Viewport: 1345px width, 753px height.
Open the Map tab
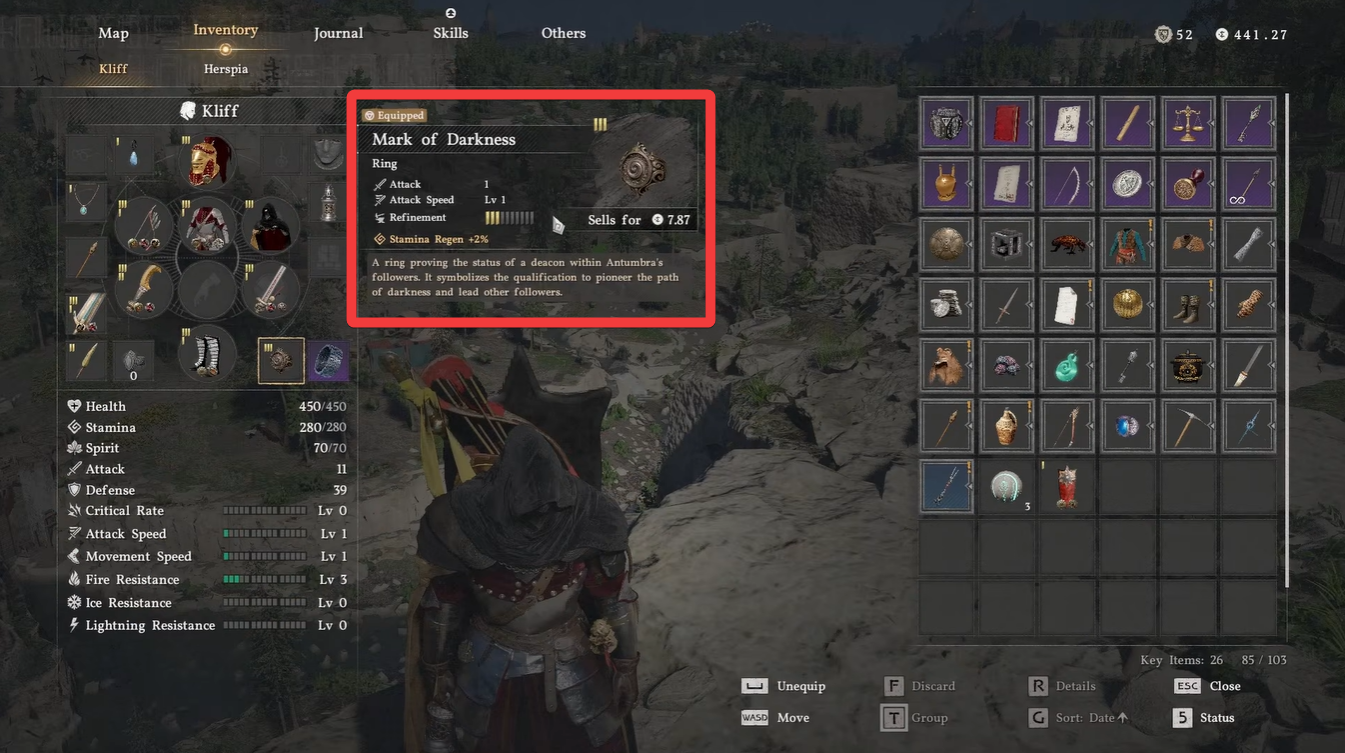[113, 33]
